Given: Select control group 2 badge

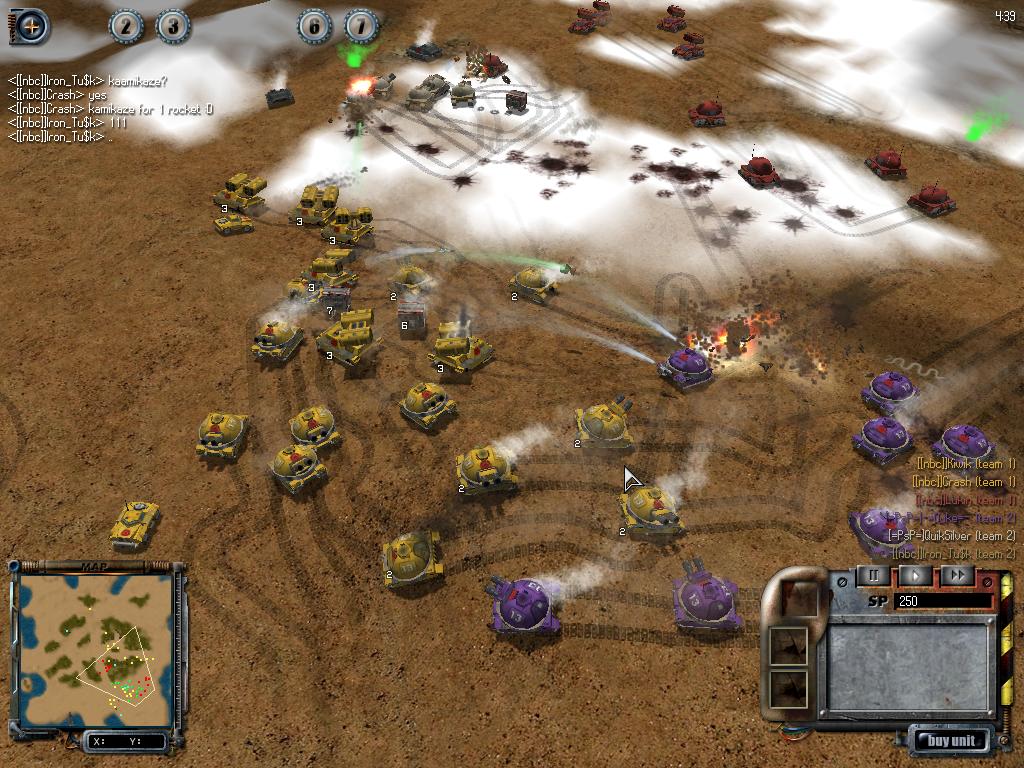Looking at the screenshot, I should click(126, 27).
